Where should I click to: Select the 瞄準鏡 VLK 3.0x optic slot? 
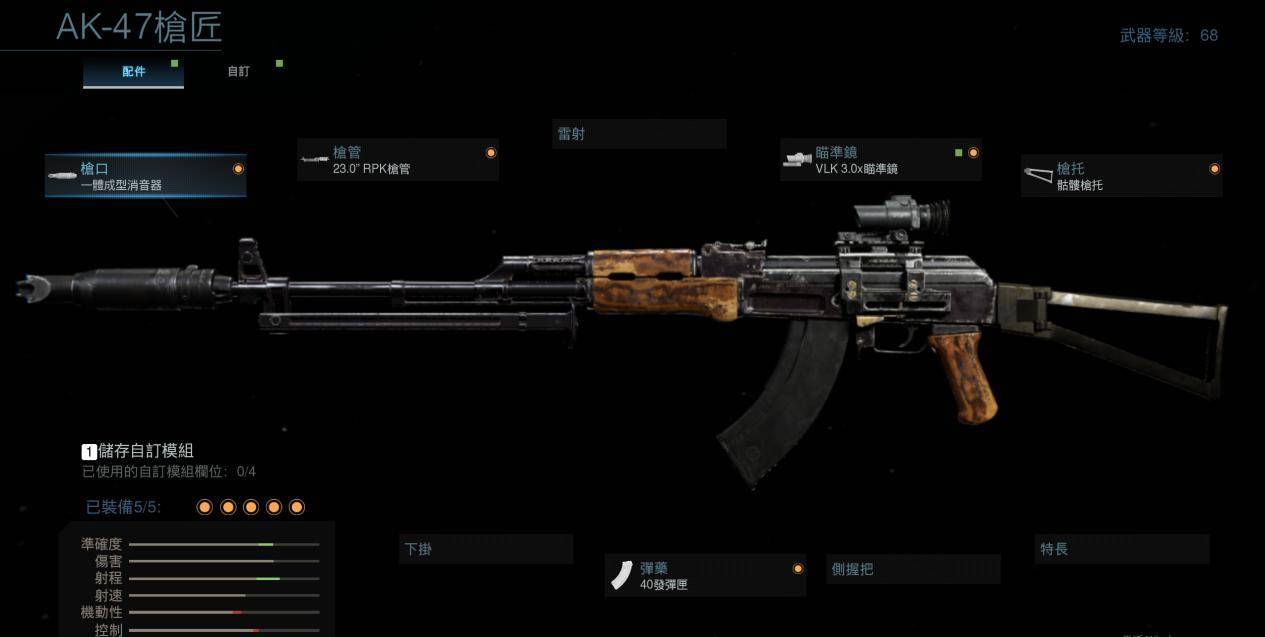pyautogui.click(x=880, y=160)
